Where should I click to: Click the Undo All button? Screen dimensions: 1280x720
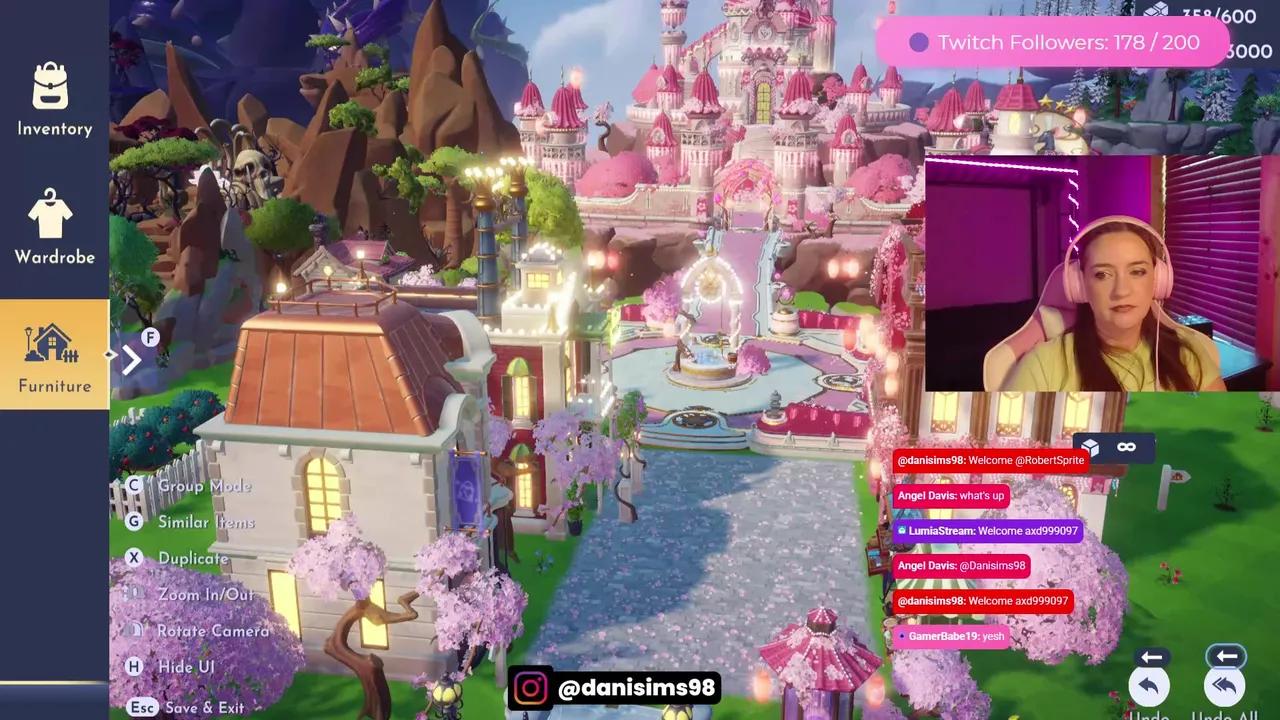click(x=1224, y=686)
